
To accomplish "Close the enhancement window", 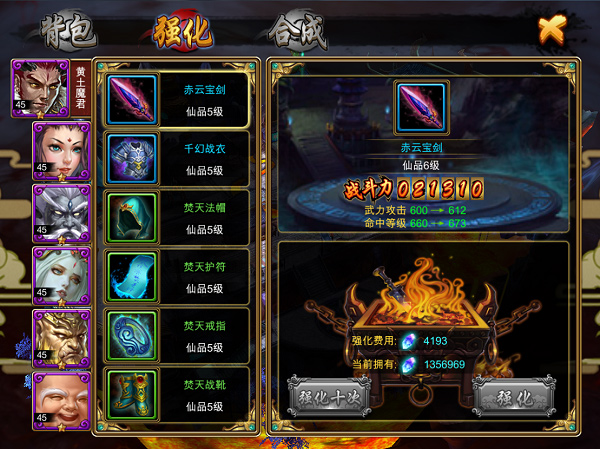I will [549, 29].
